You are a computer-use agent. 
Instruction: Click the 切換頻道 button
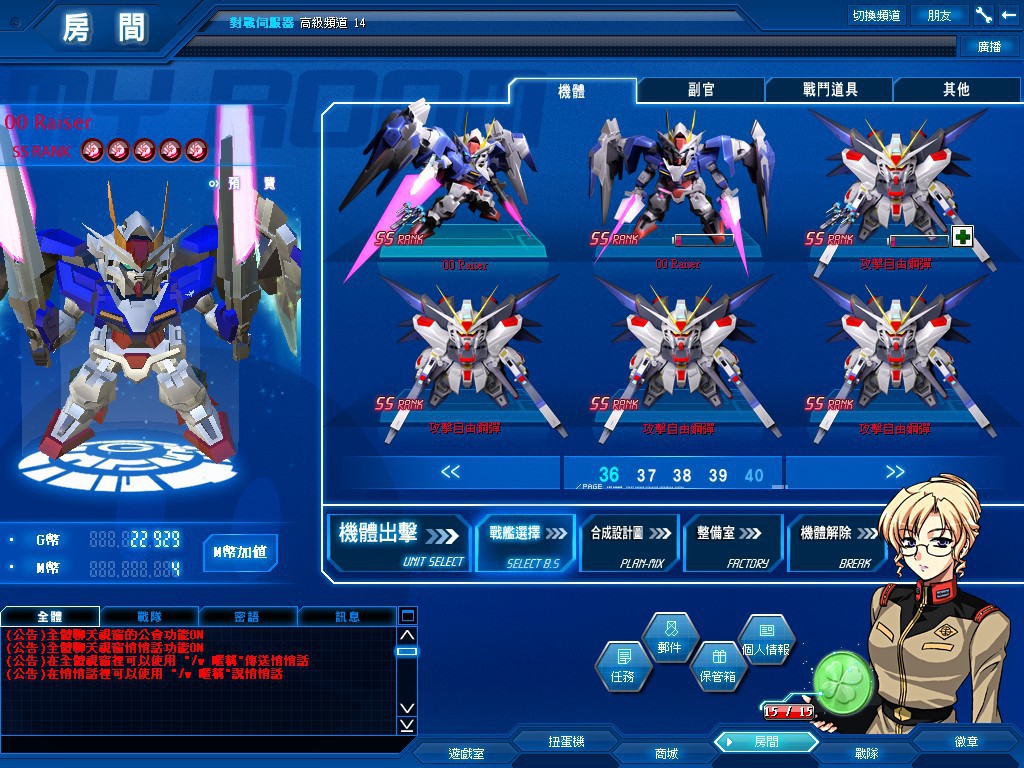coord(875,15)
